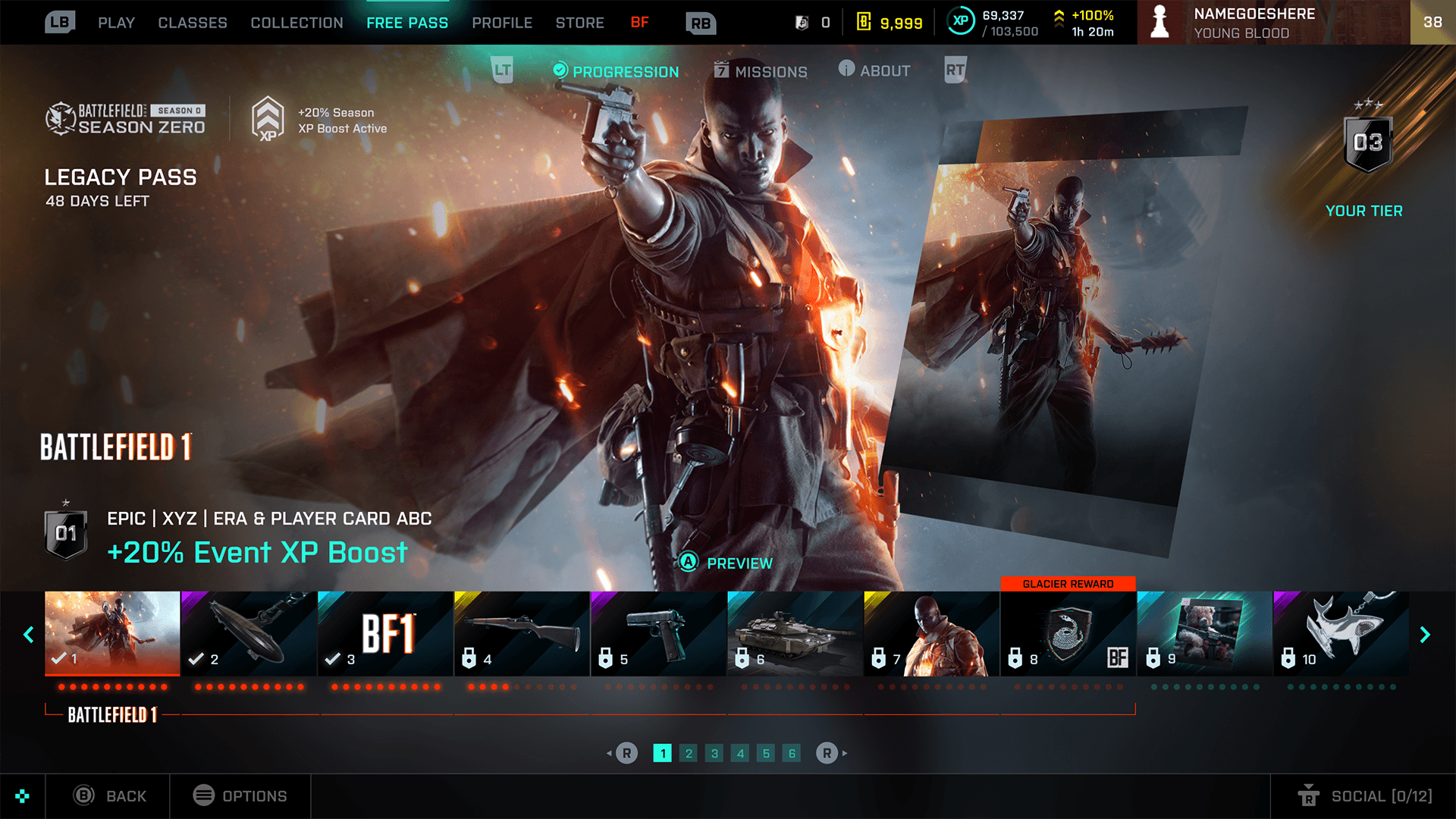Select the locked tier 6 tank reward
1456x819 pixels.
pos(795,633)
